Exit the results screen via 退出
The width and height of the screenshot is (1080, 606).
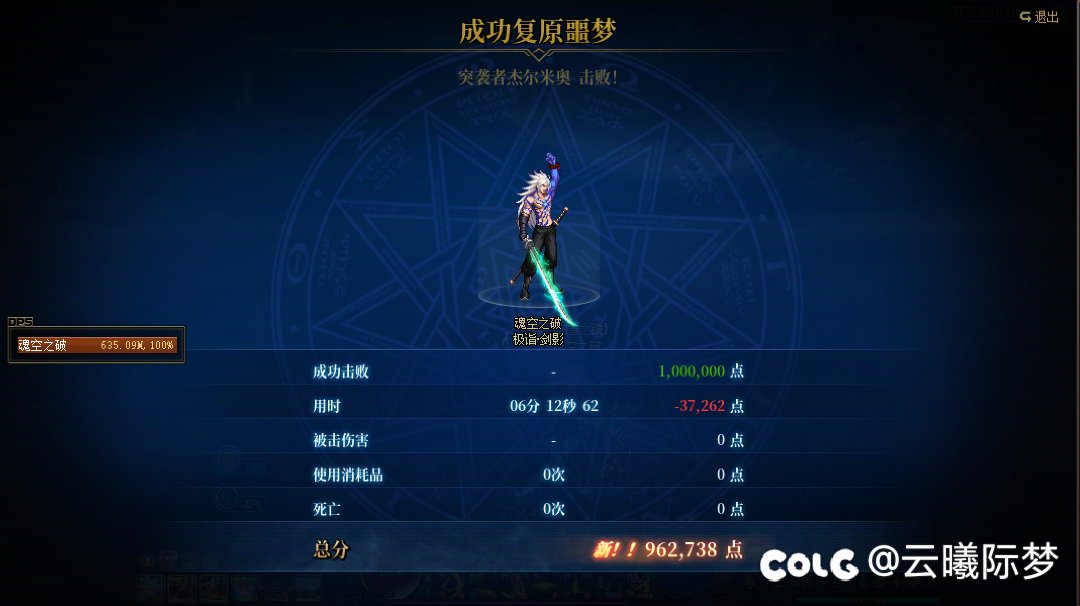[x=1040, y=17]
